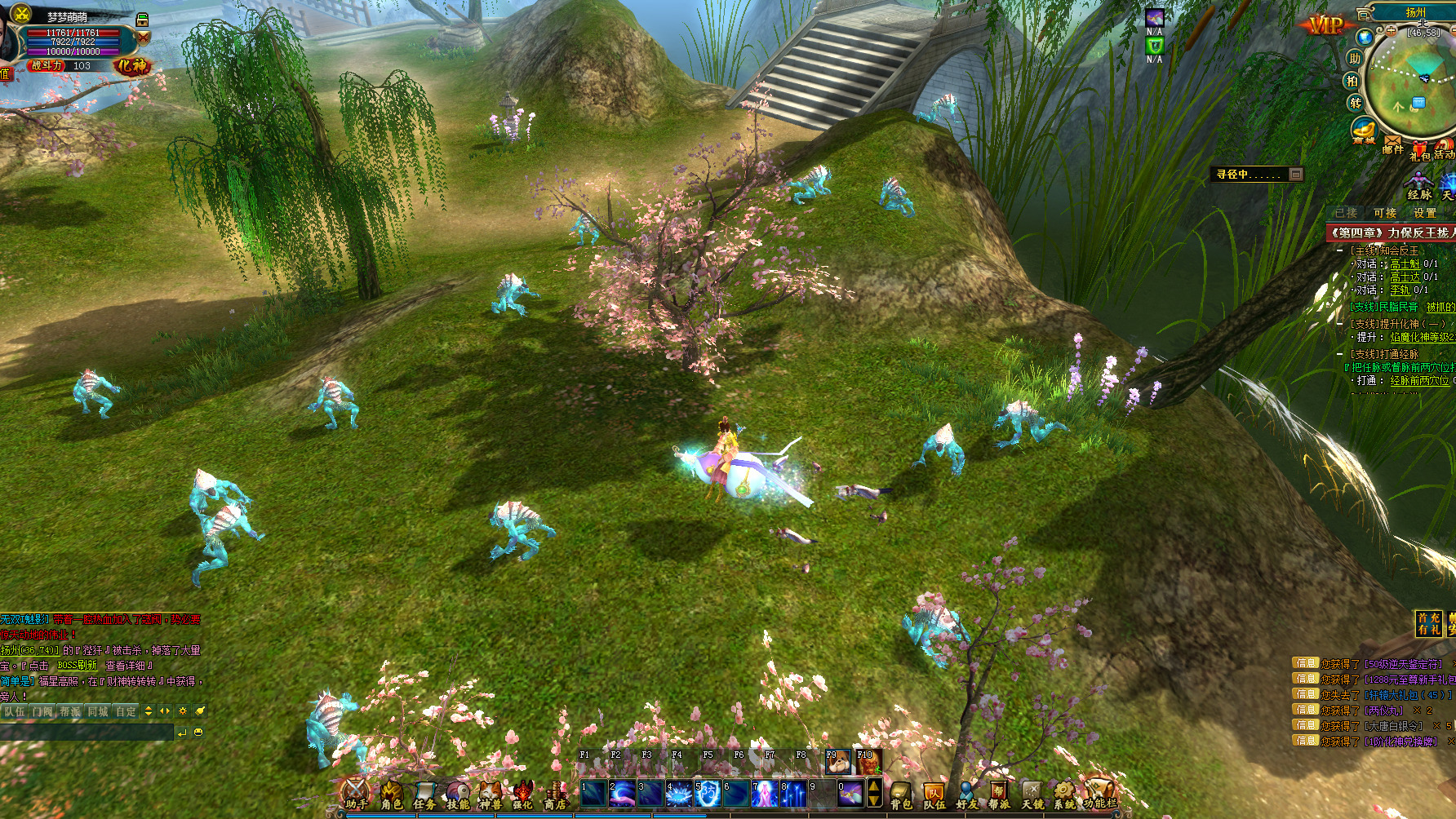Click the BOSS刷新 link in chat
Screen dimensions: 1456x819
coord(78,666)
